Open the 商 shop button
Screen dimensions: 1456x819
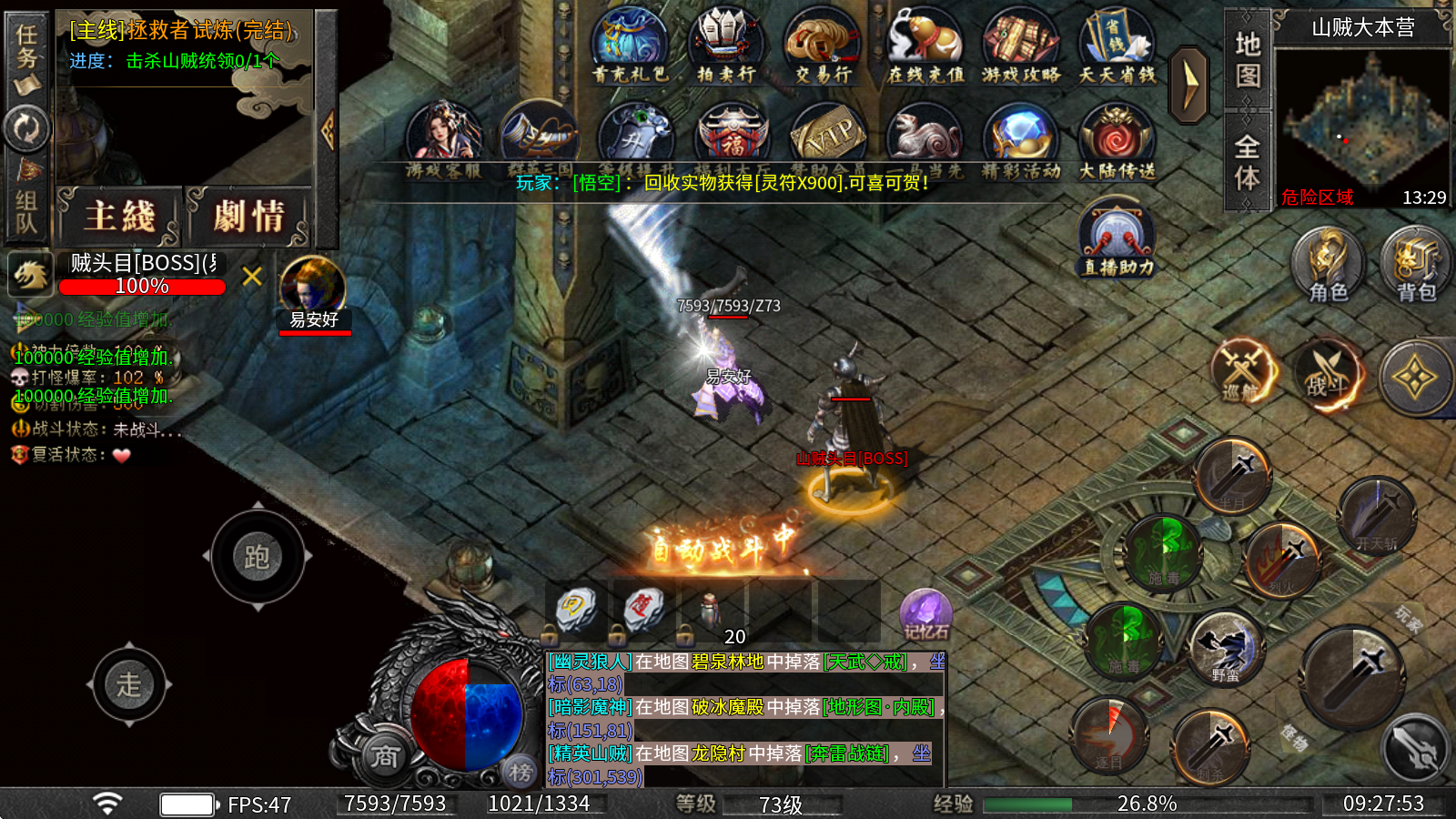tap(384, 756)
